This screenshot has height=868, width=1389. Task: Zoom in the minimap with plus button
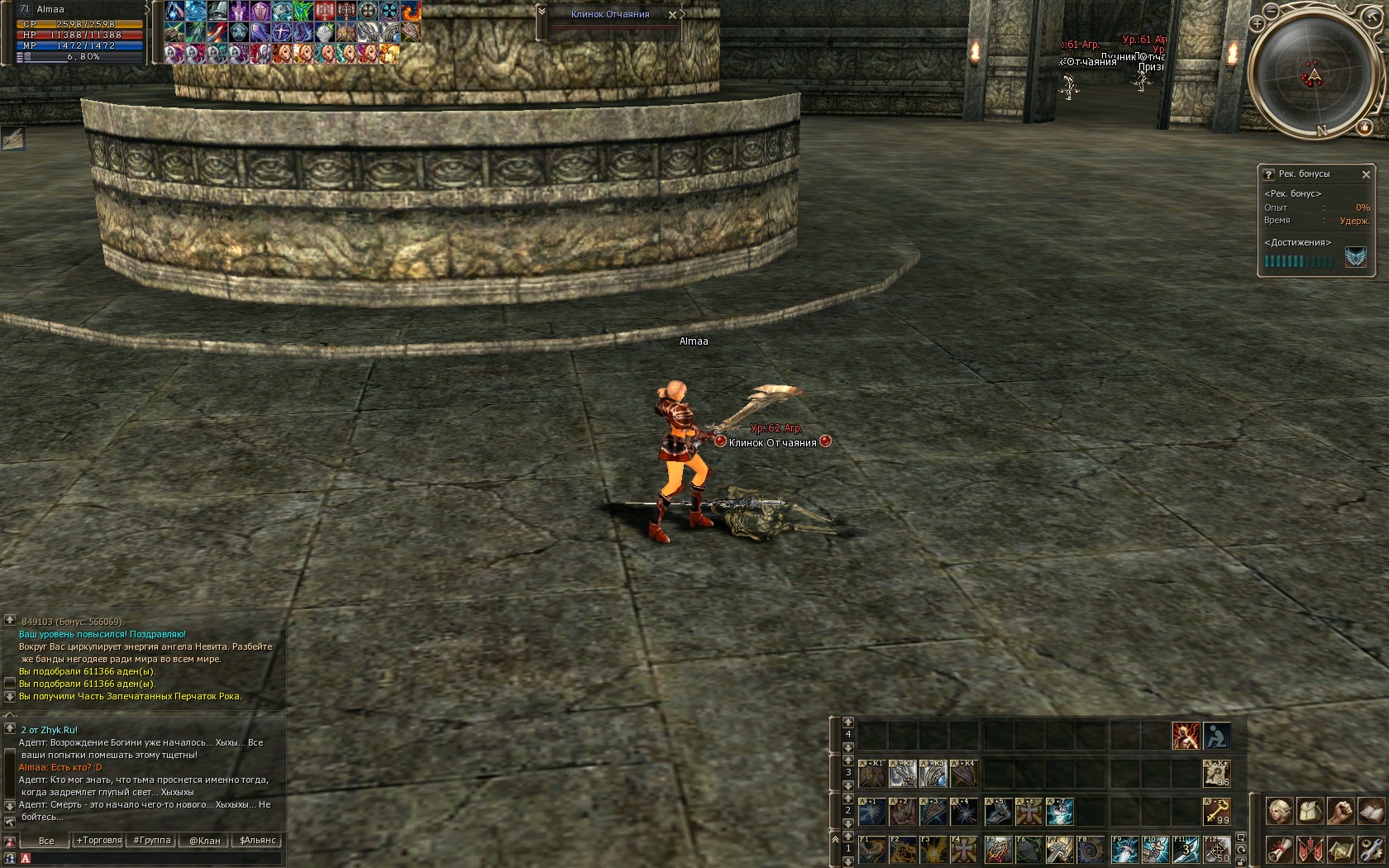click(x=1257, y=24)
